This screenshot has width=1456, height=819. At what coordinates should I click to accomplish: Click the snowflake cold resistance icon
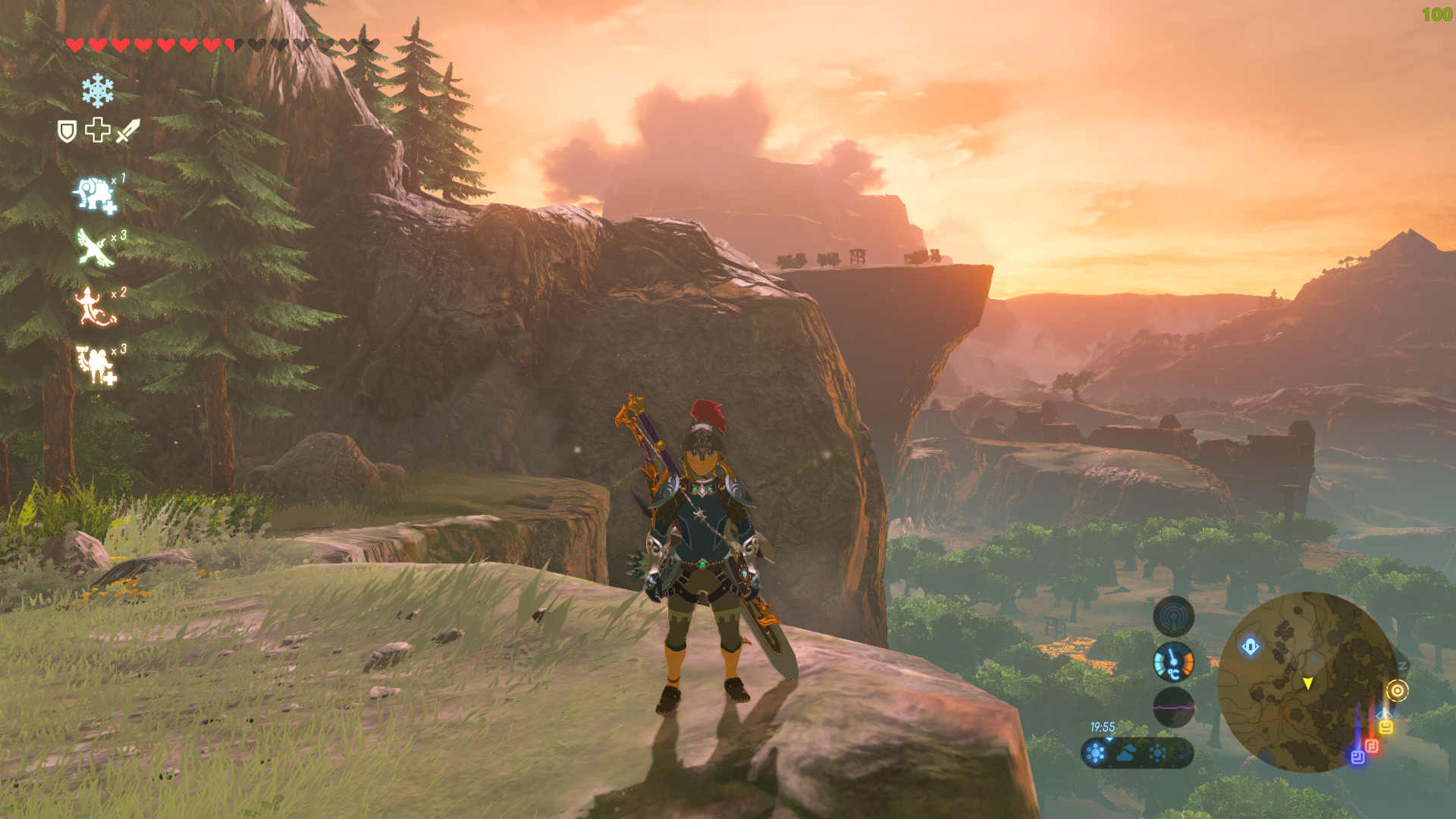98,91
